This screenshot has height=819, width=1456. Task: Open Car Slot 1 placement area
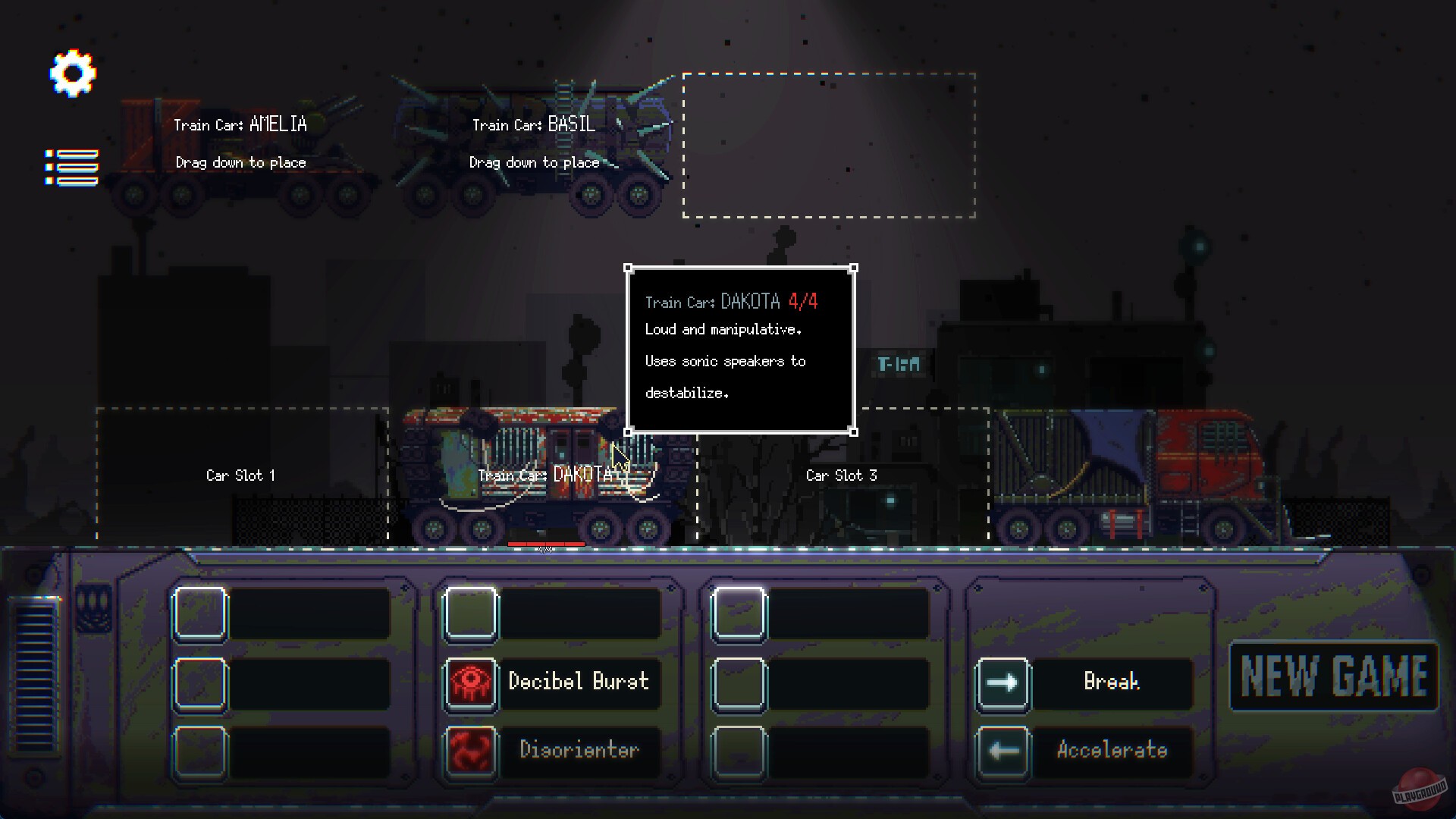(240, 475)
